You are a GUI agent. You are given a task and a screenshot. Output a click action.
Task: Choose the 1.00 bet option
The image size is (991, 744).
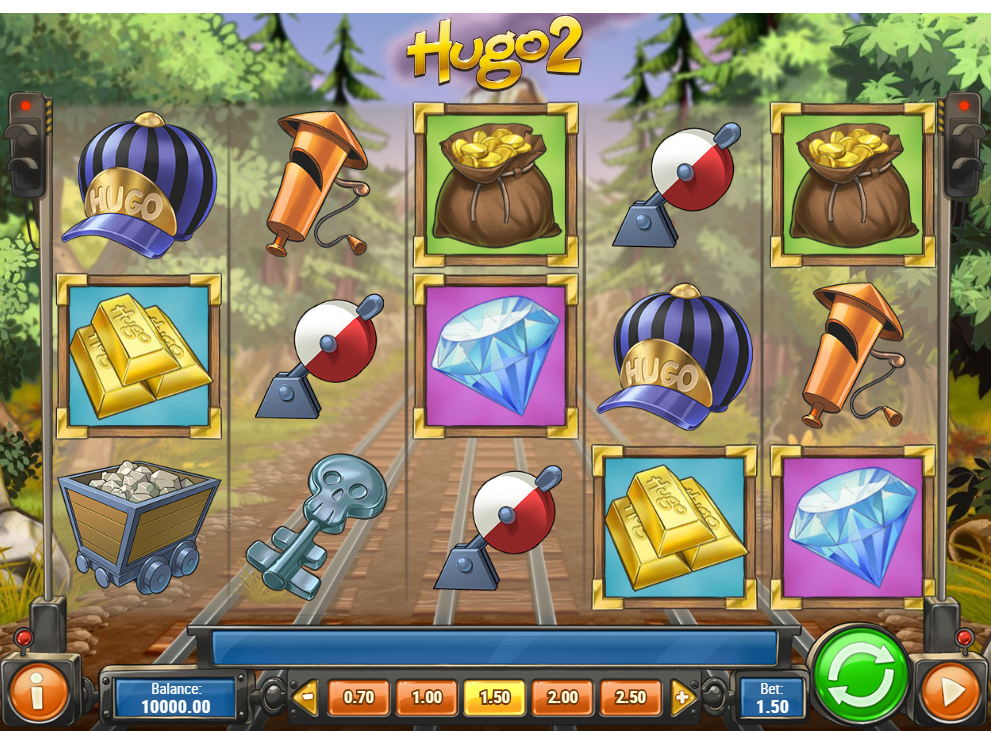[426, 697]
